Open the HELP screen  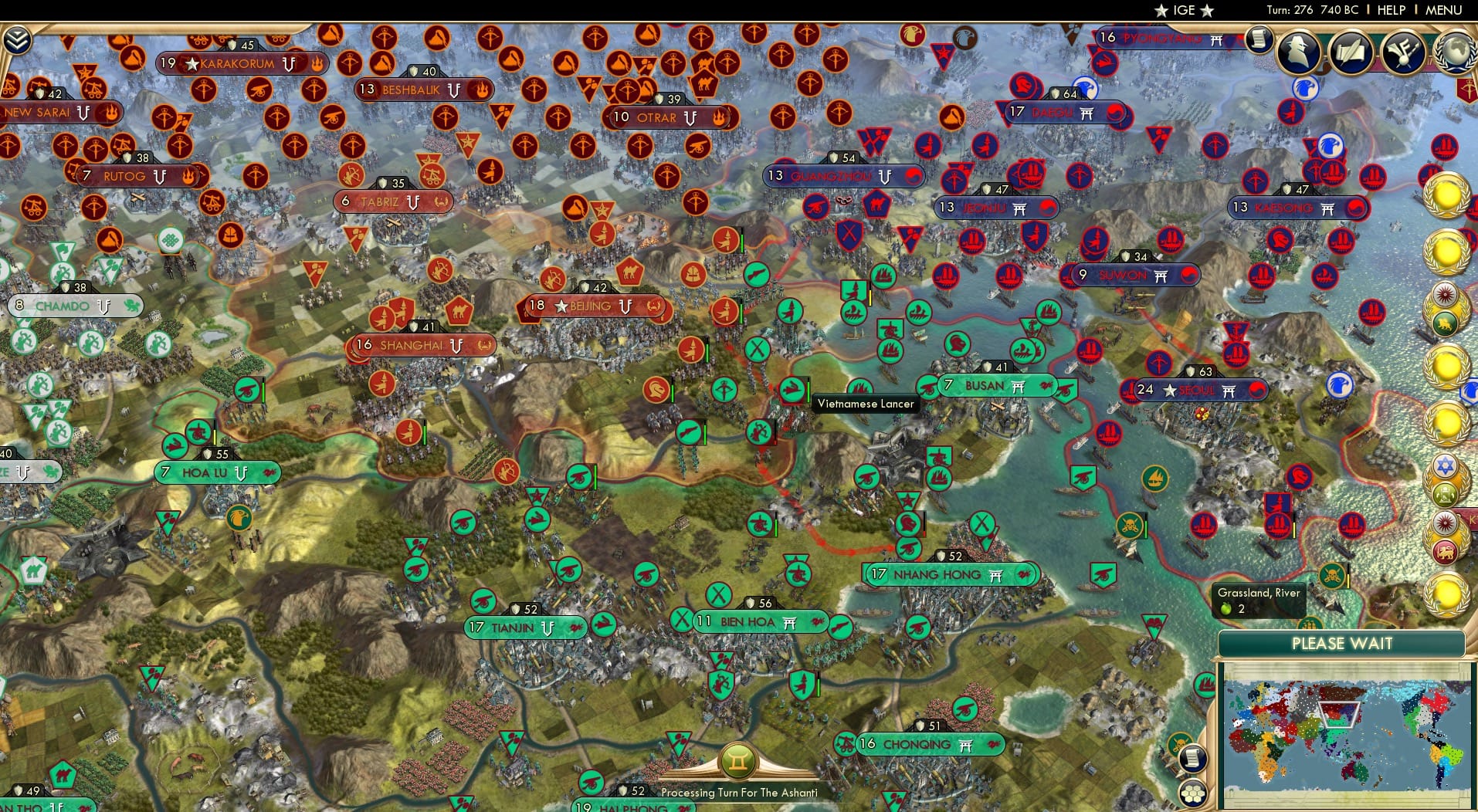1390,10
